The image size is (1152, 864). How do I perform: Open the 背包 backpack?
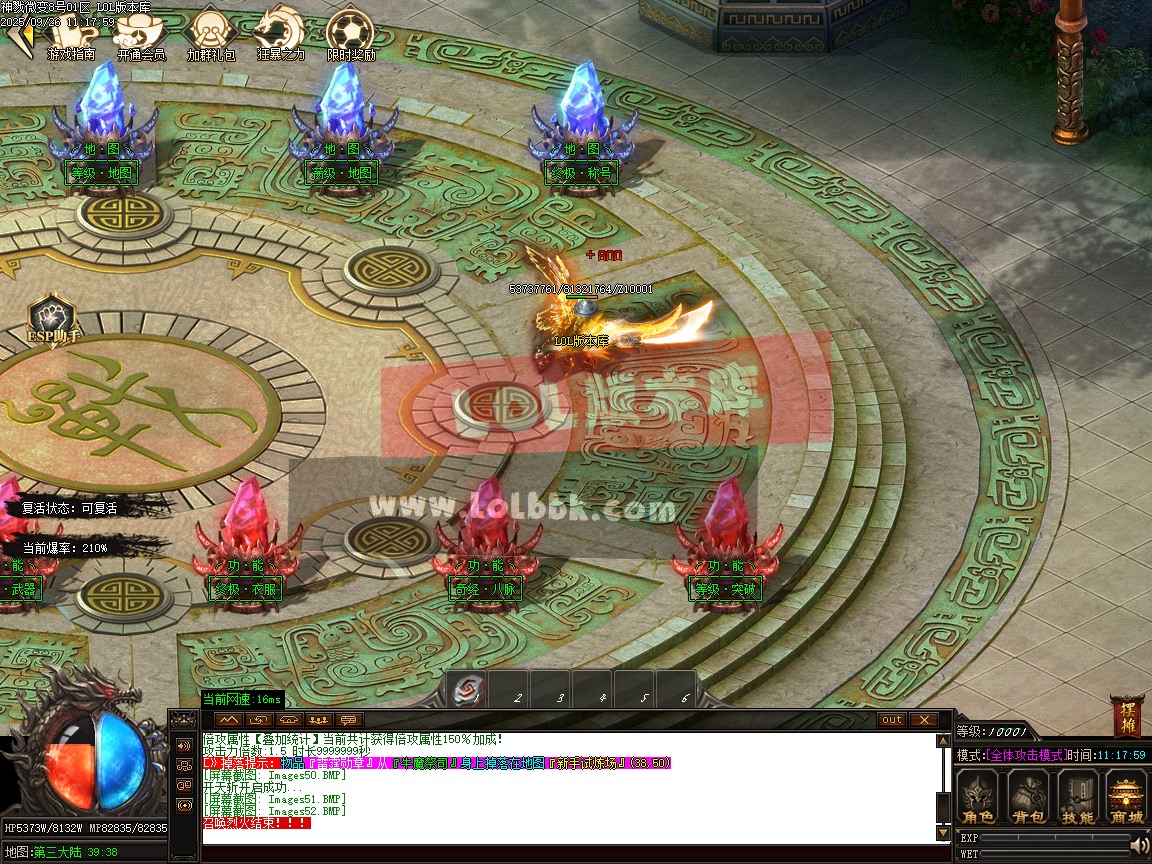pos(1027,797)
